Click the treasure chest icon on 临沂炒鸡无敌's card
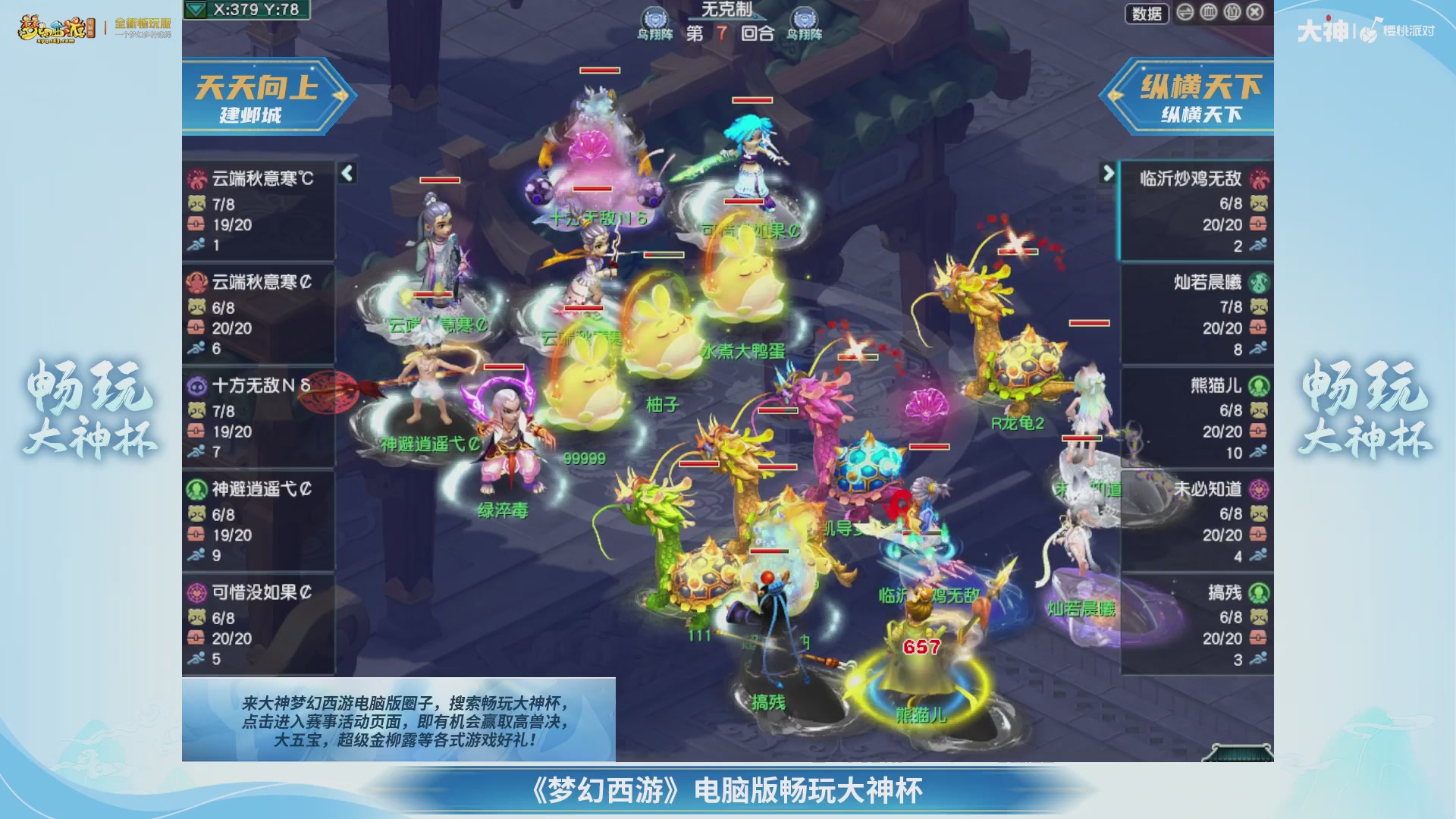 [1257, 224]
